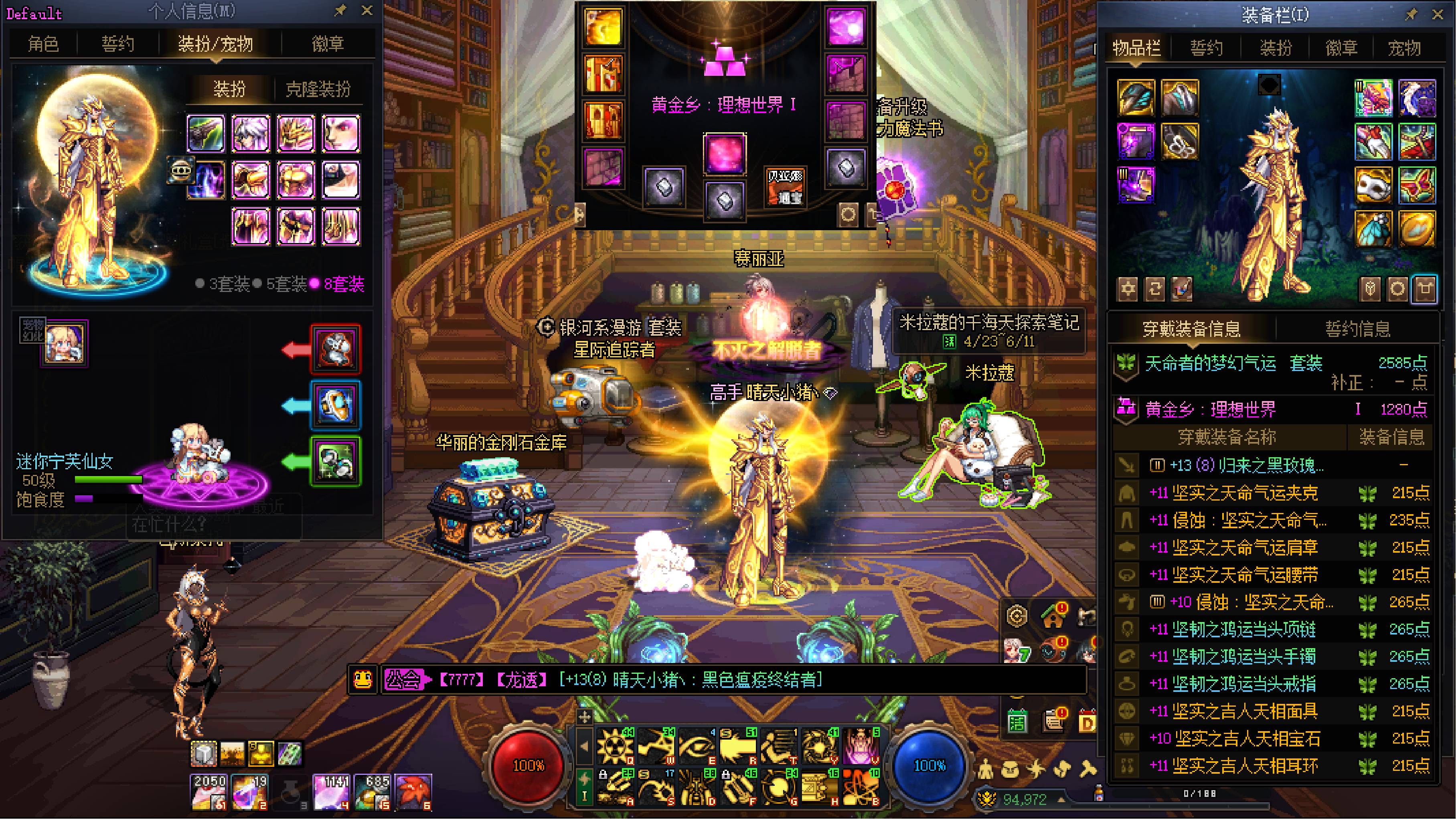This screenshot has height=819, width=1456.
Task: Select the pet portrait slot 迷你宁芙仙女
Action: (64, 343)
